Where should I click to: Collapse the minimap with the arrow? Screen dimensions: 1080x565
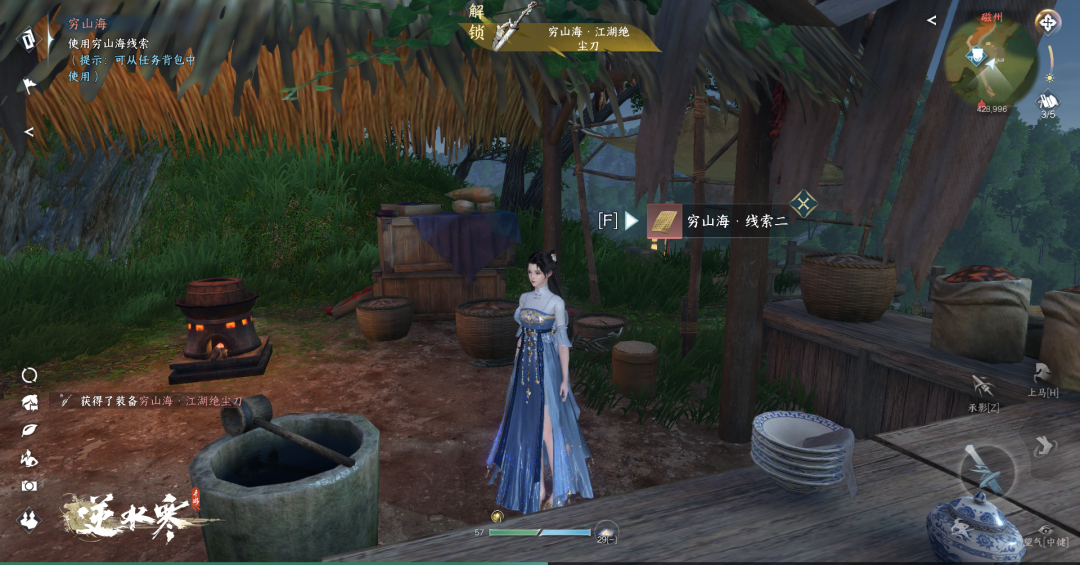pyautogui.click(x=932, y=20)
